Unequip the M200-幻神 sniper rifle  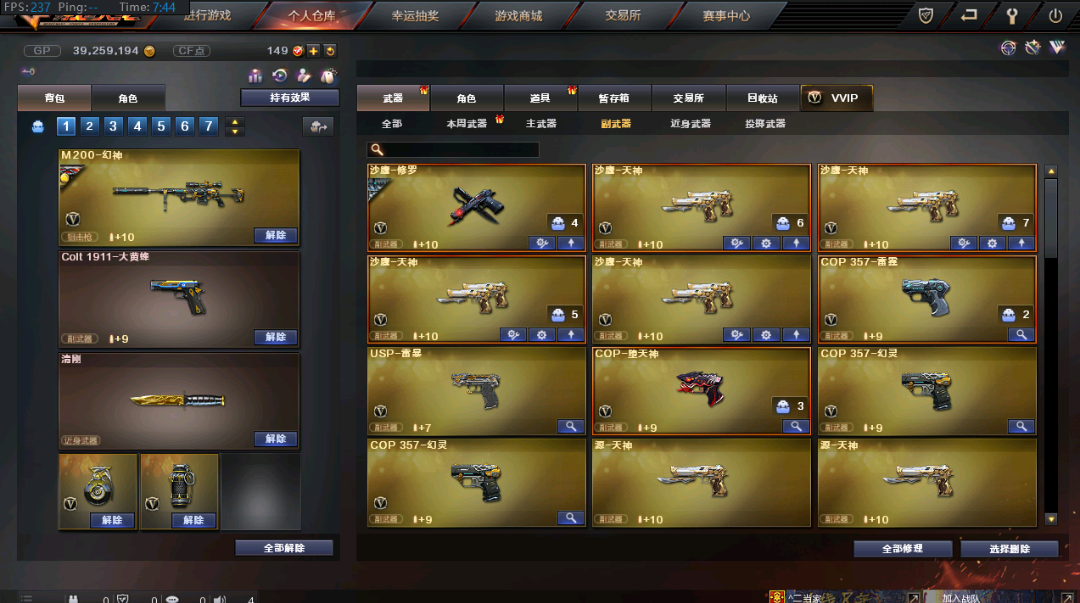tap(275, 236)
